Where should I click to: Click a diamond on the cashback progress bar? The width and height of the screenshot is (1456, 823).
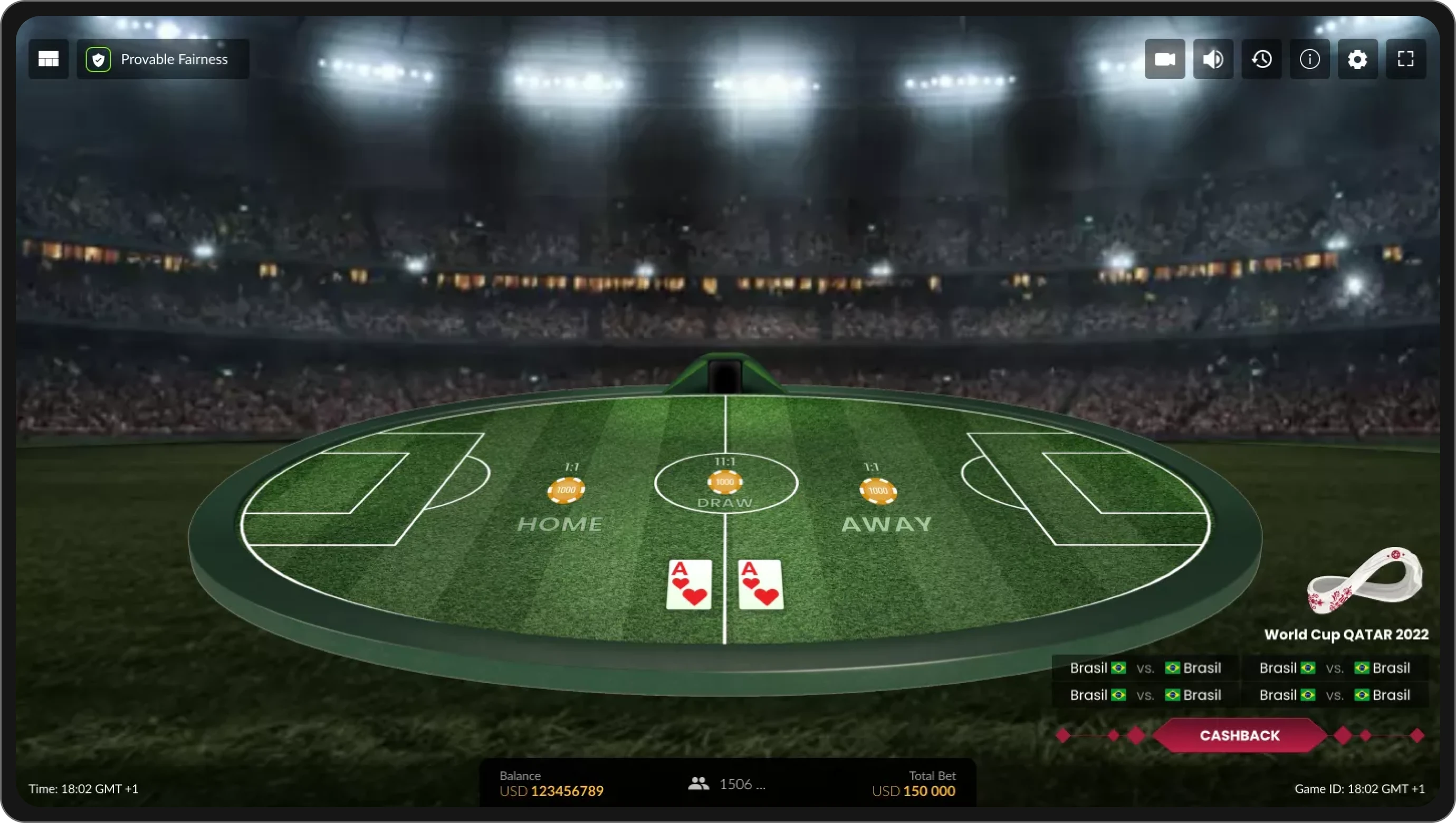[x=1064, y=735]
